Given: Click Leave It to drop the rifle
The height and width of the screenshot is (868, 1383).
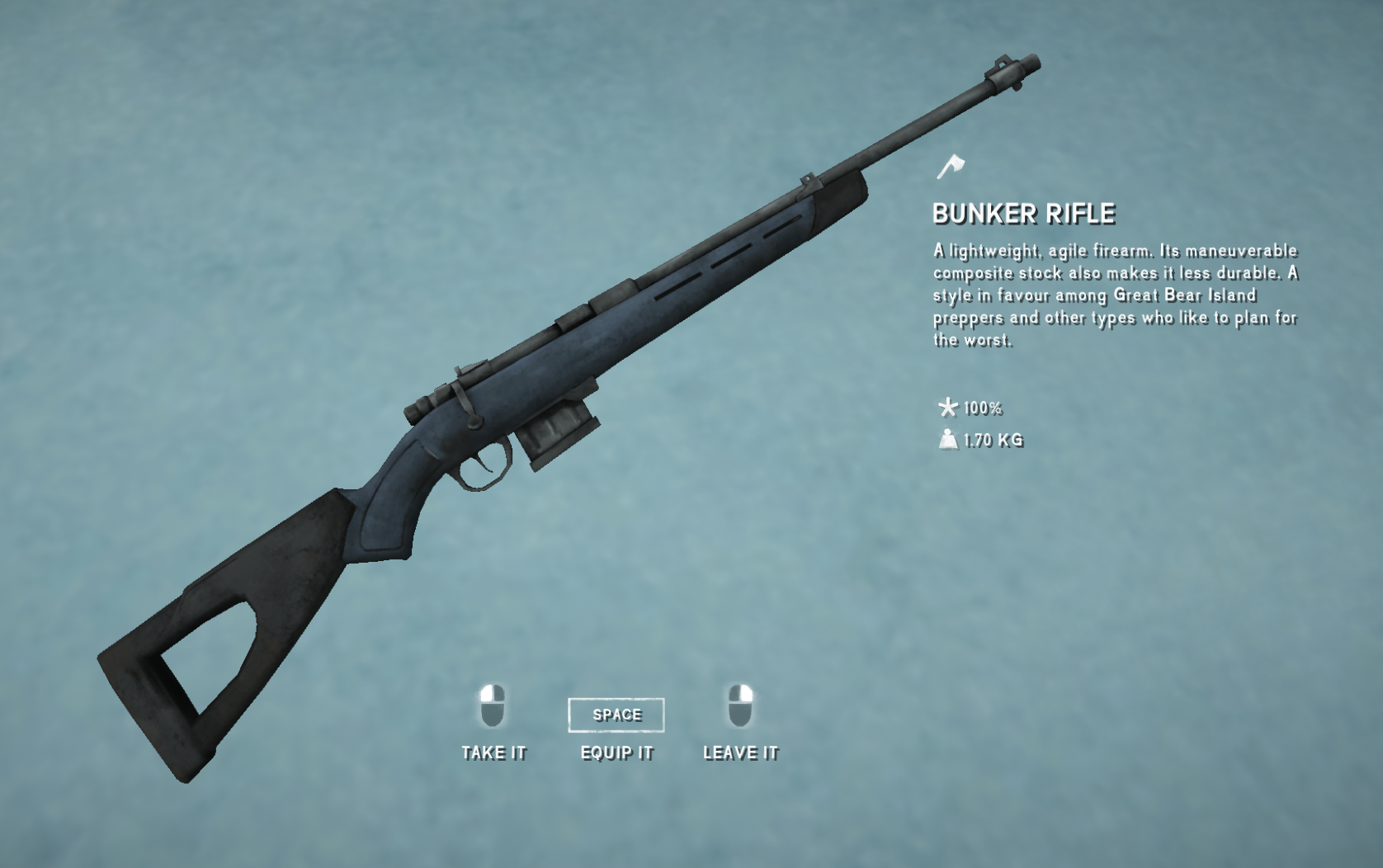Looking at the screenshot, I should 740,752.
